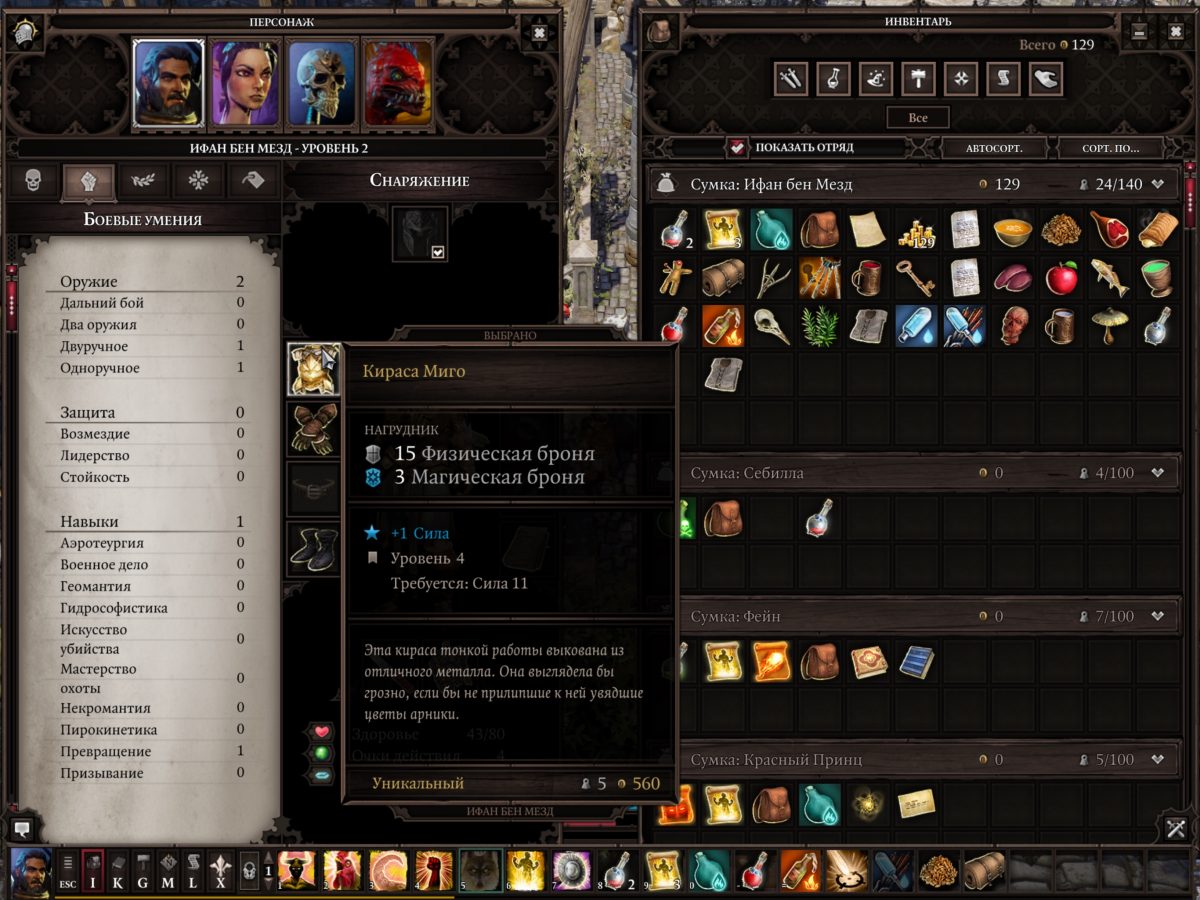Open the laurel wreath tab
Viewport: 1200px width, 900px height.
click(143, 181)
